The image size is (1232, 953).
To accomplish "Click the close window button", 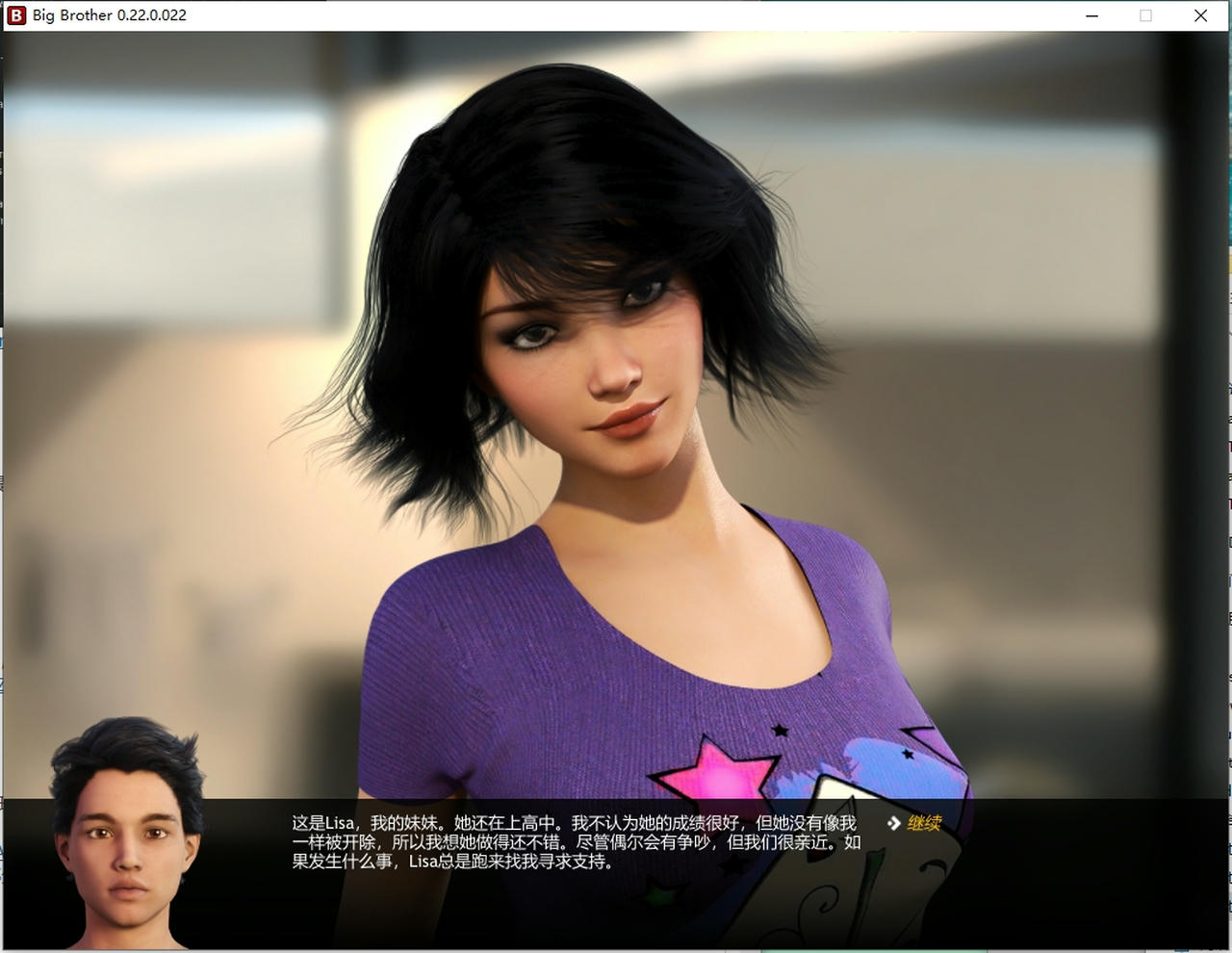I will [x=1200, y=15].
